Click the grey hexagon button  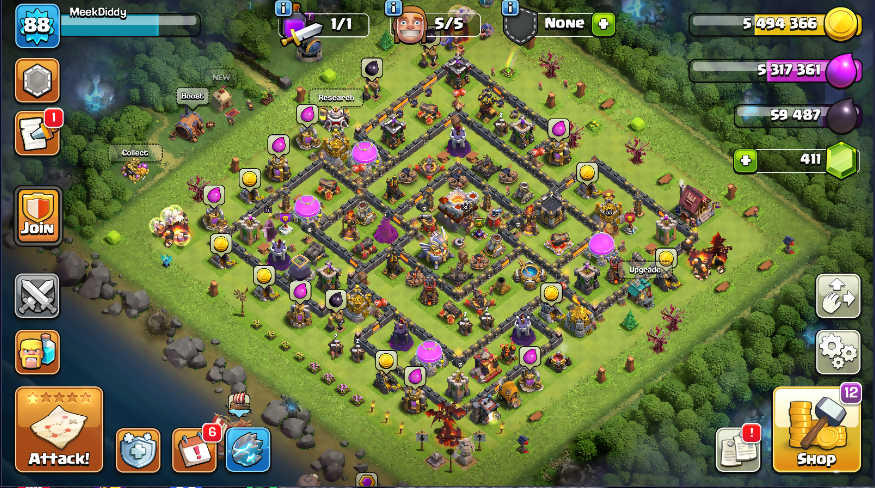point(37,80)
